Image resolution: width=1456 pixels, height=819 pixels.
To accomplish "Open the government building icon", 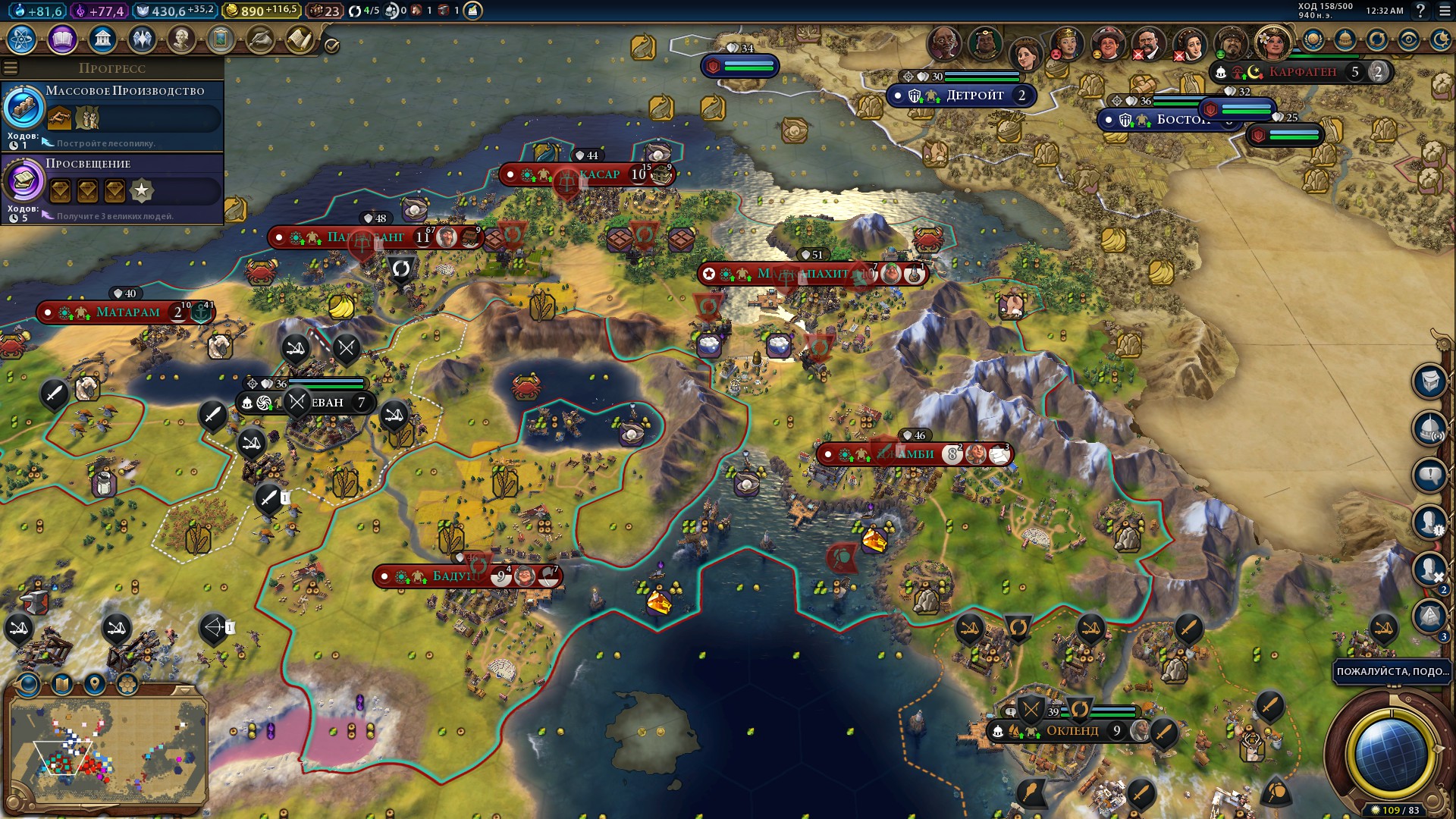I will (x=102, y=39).
